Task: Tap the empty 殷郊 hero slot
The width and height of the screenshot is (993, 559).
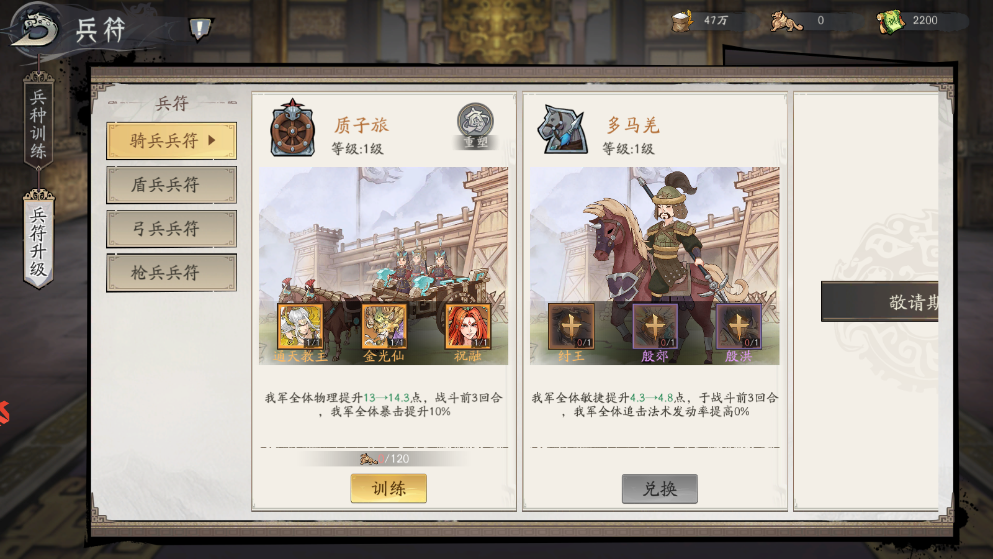Action: 655,327
